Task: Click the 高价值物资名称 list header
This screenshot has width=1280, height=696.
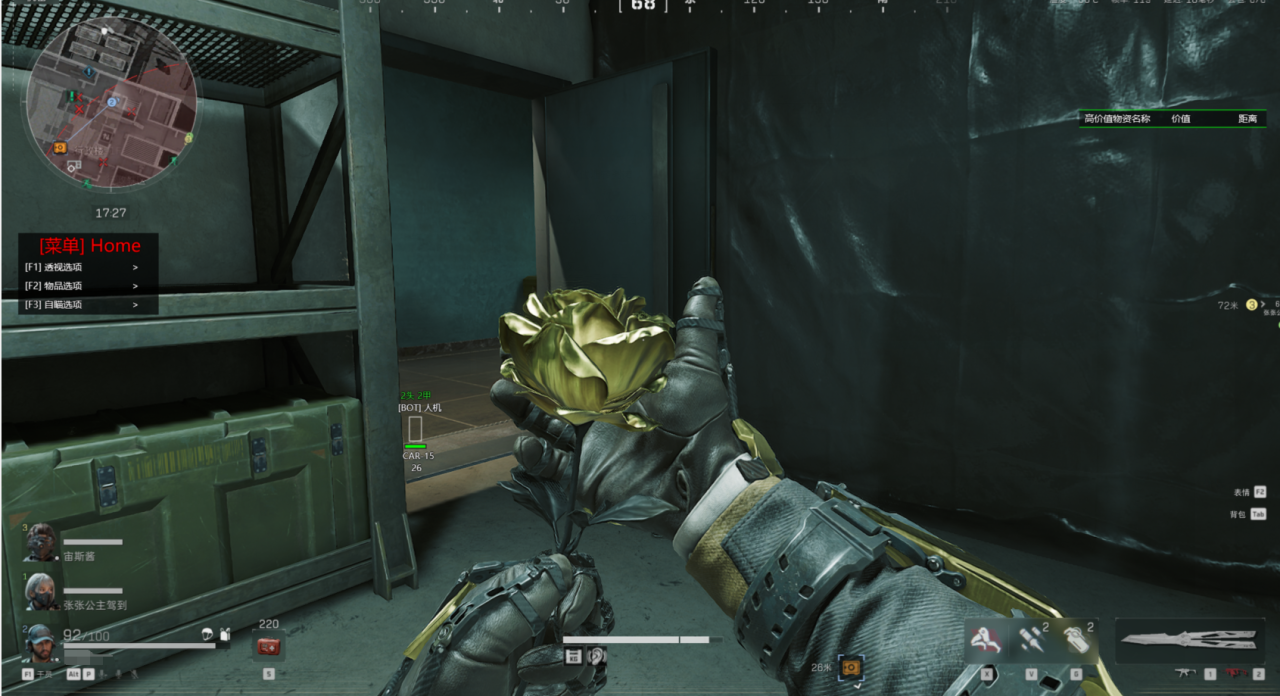Action: [x=1117, y=118]
